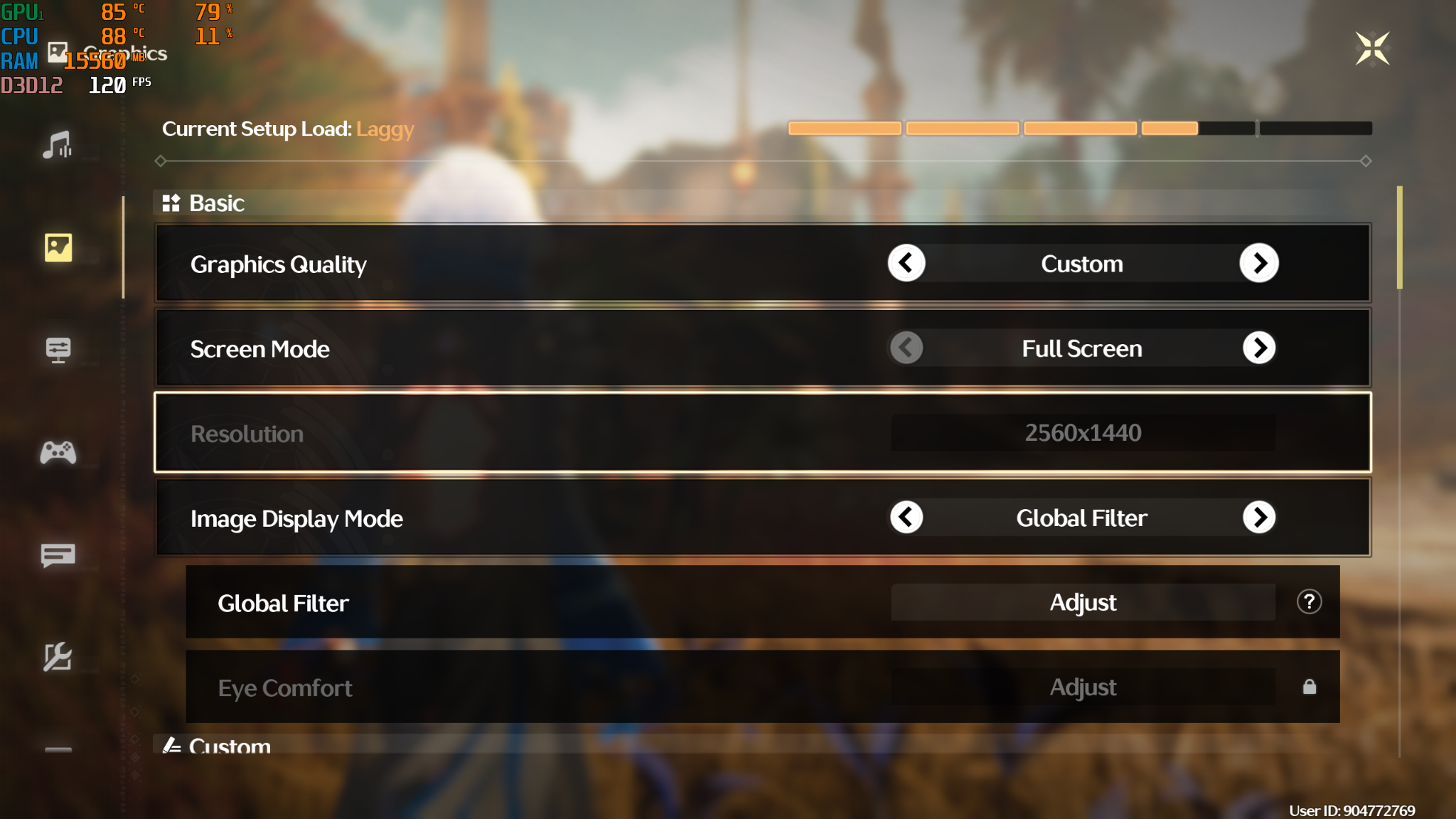Raise Graphics Quality with right arrow
This screenshot has width=1456, height=819.
click(1259, 264)
